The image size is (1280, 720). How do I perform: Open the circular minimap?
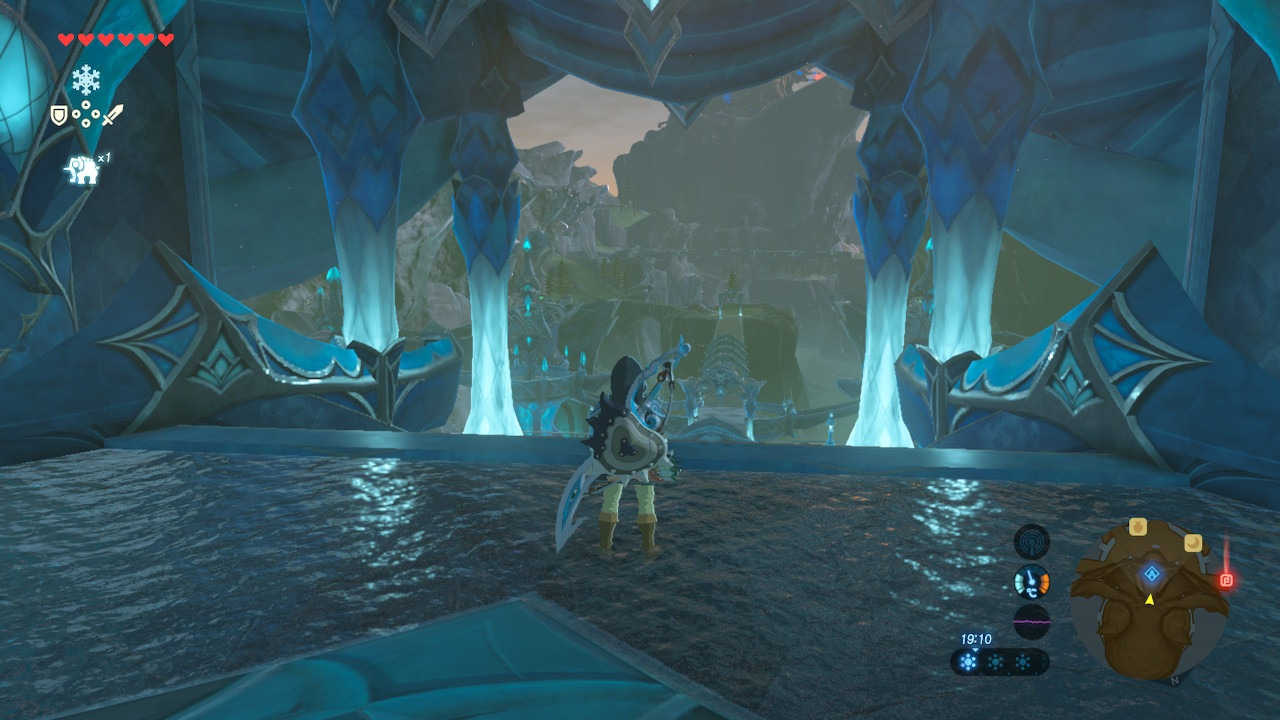pos(1149,601)
